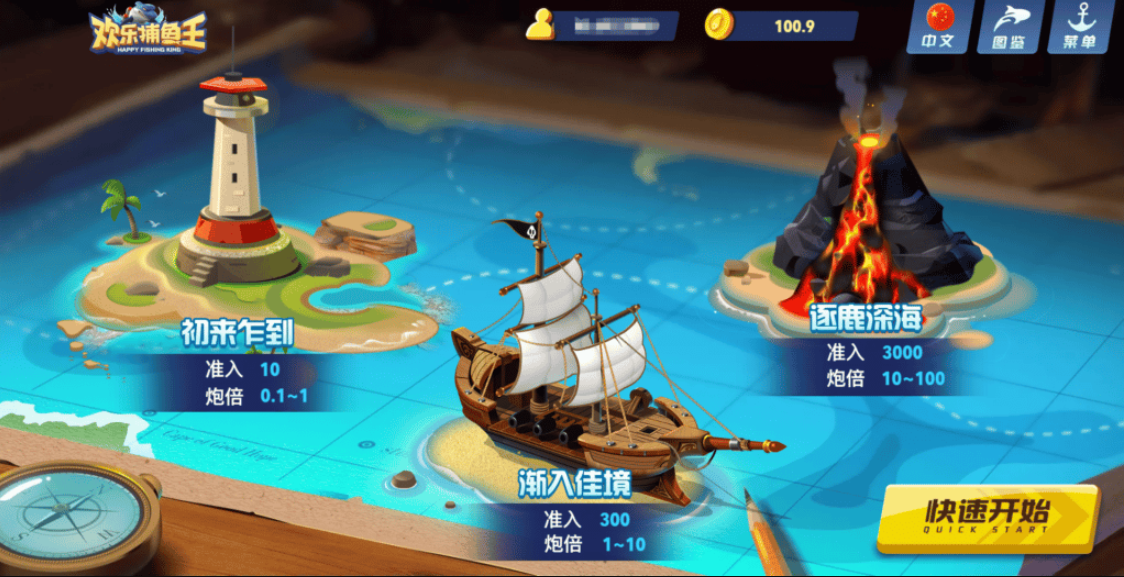This screenshot has height=577, width=1124.
Task: Change language via the 中文 flag button
Action: 938,27
